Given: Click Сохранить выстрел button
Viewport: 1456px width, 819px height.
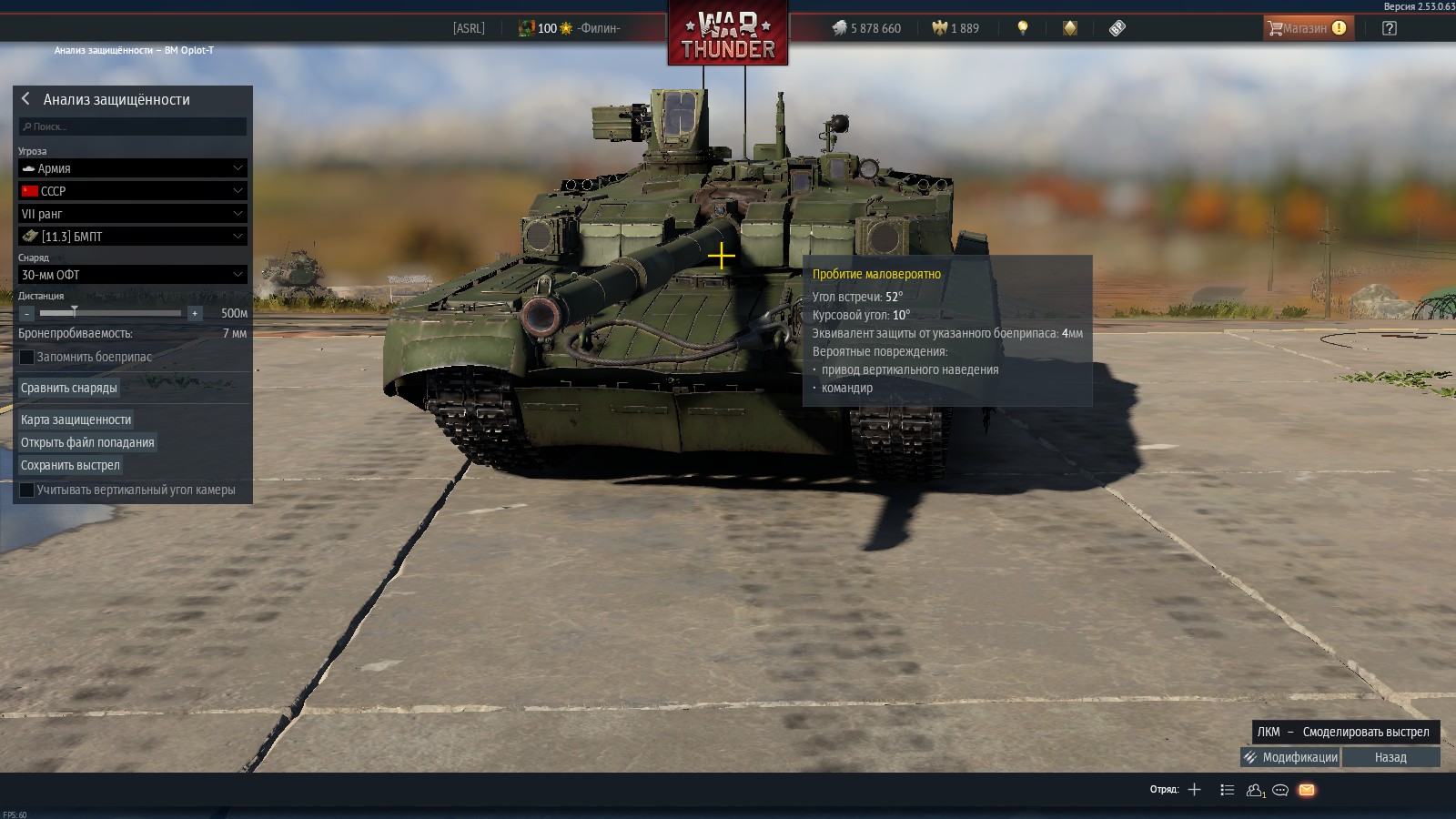Looking at the screenshot, I should (70, 465).
